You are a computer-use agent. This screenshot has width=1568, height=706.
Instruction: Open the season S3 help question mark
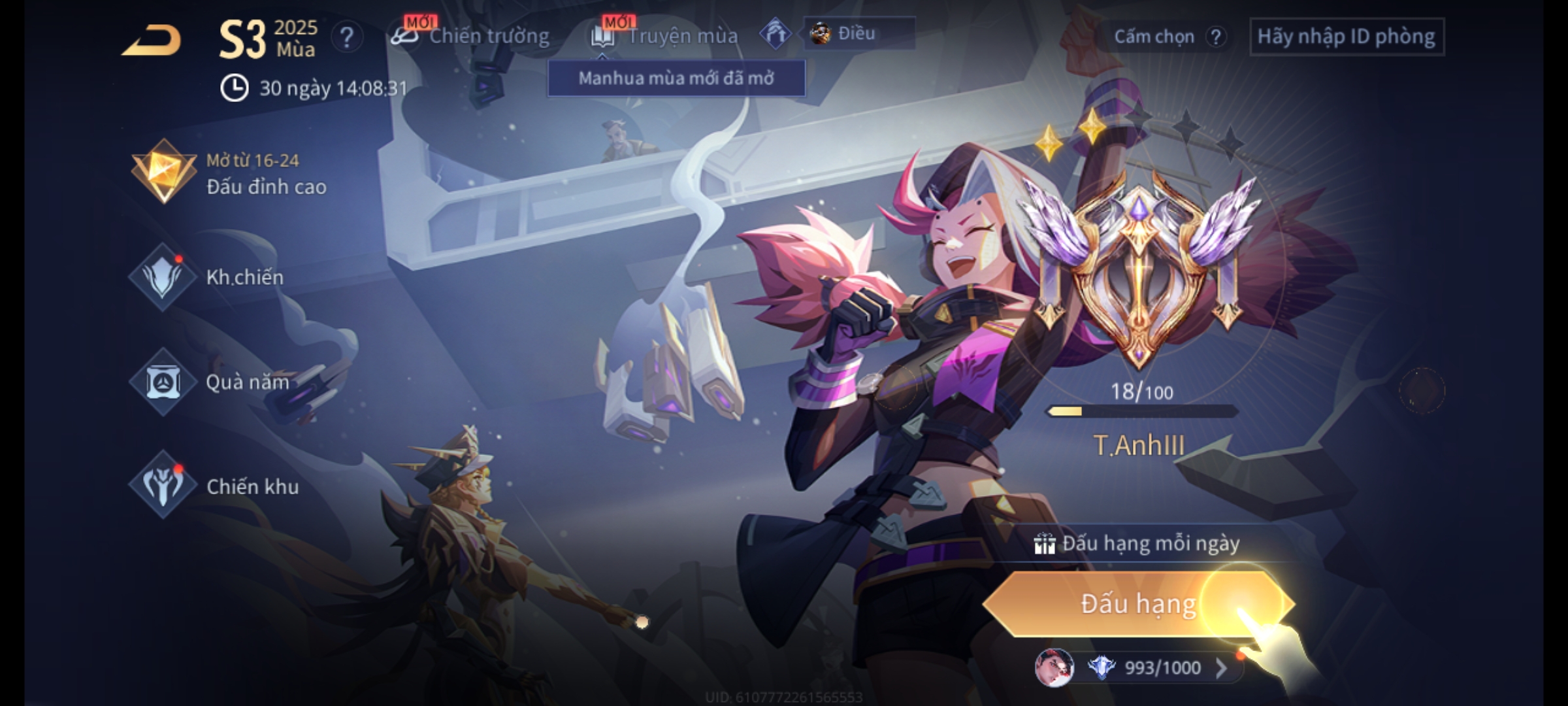(346, 37)
